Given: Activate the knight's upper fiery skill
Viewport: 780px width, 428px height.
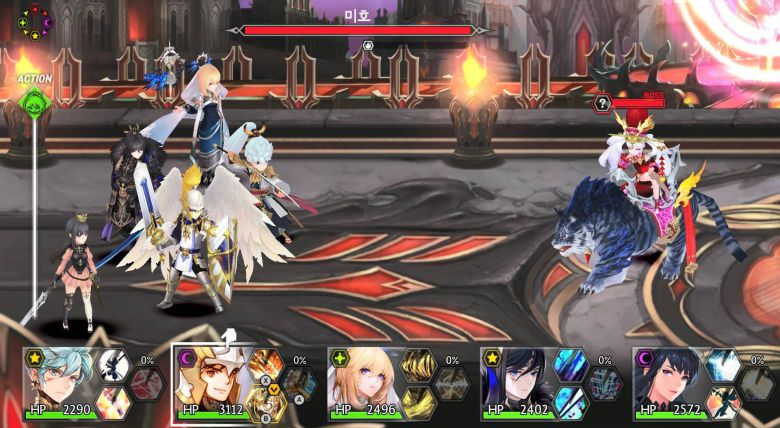Looking at the screenshot, I should [265, 365].
